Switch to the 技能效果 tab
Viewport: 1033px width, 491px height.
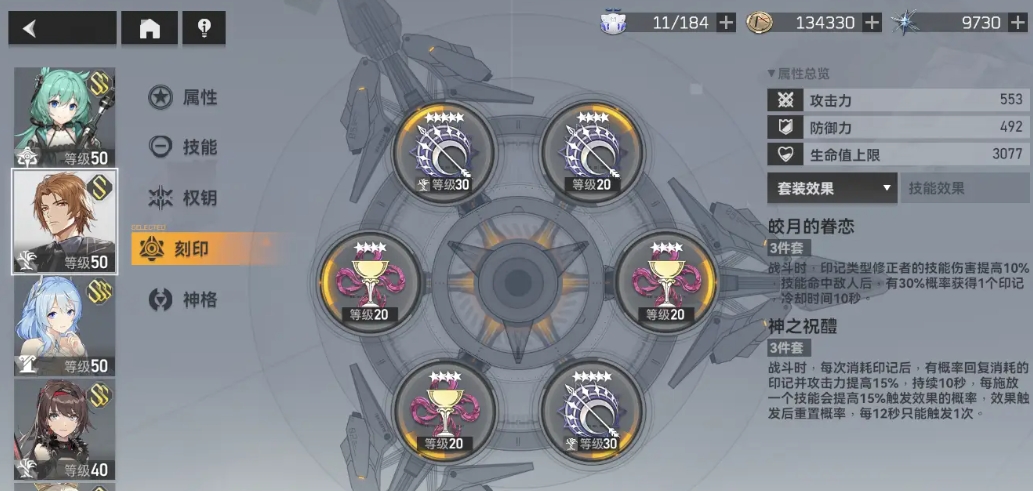point(964,188)
